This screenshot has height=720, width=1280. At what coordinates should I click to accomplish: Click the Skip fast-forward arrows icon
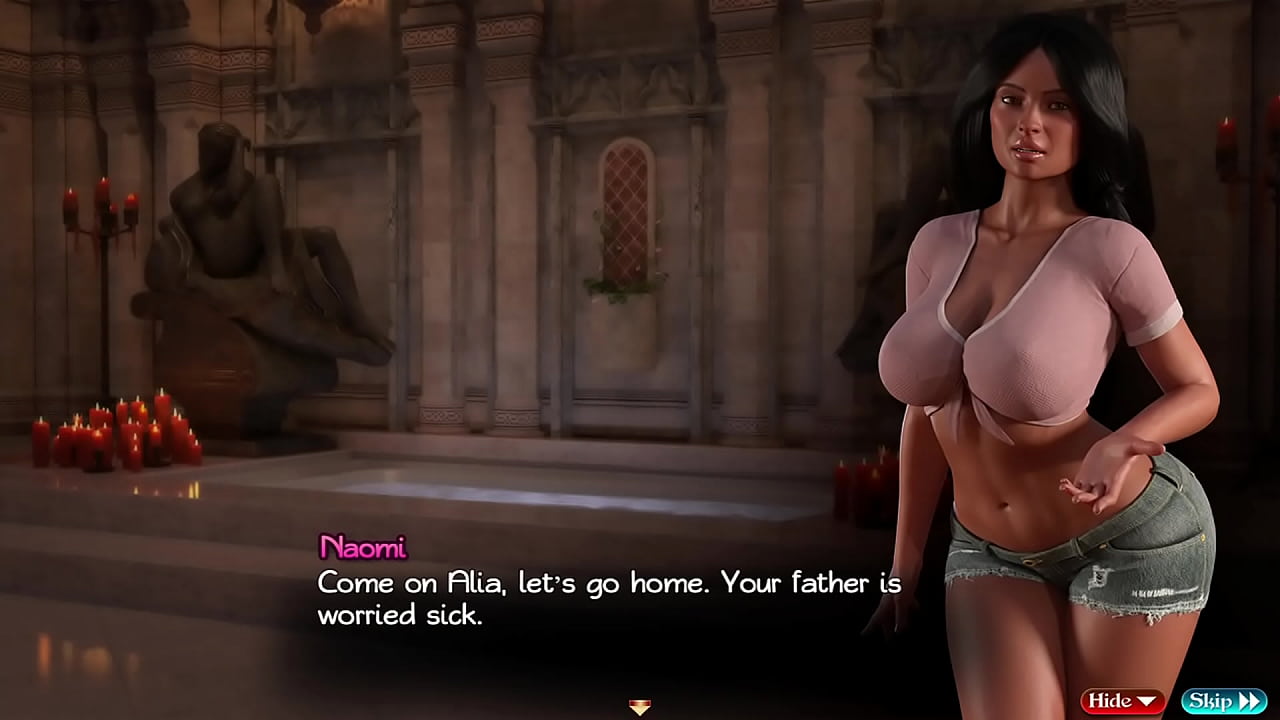click(x=1250, y=700)
